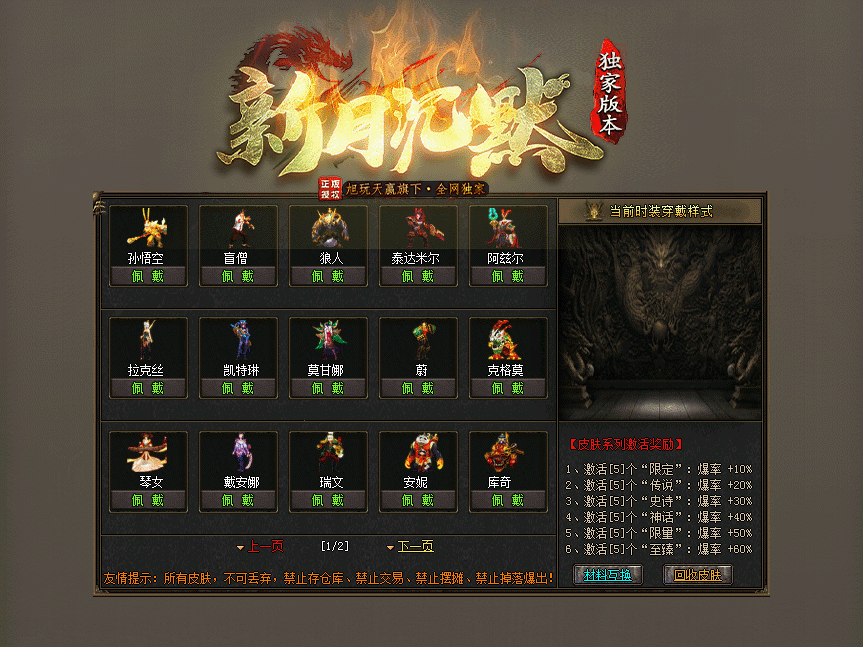This screenshot has width=863, height=647.
Task: Choose the 阿兹尔 skin thumbnail
Action: coord(508,229)
